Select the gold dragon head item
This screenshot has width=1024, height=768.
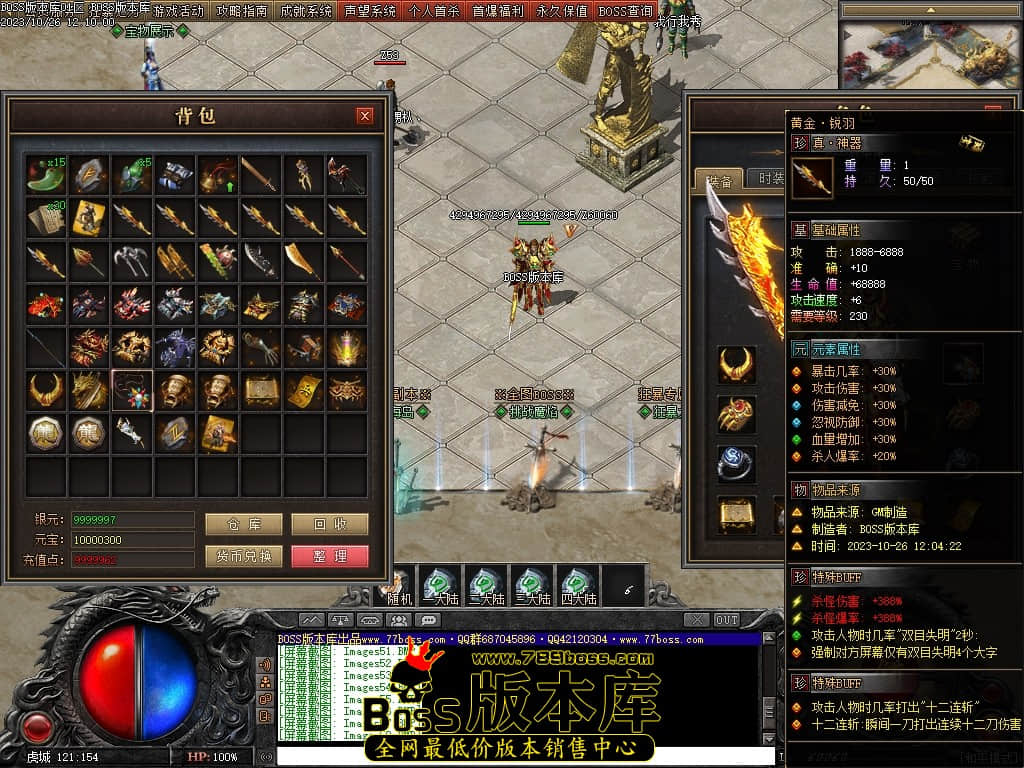click(90, 390)
